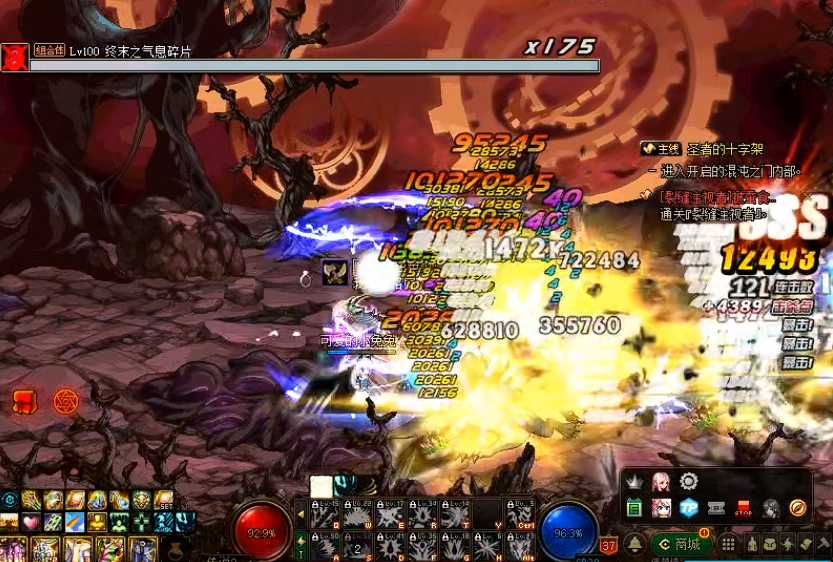Open the nine-dot grid menu
Image resolution: width=833 pixels, height=562 pixels.
pos(728,544)
